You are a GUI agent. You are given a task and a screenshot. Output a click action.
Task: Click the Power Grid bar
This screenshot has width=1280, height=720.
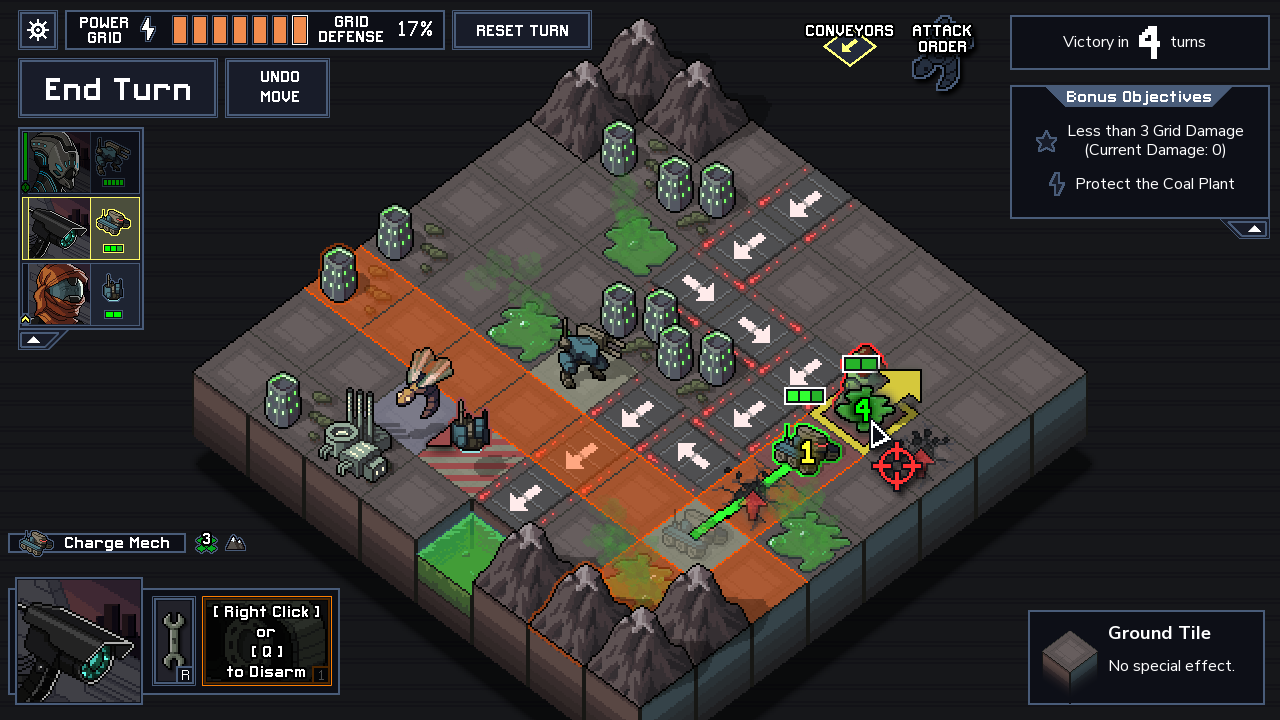(x=240, y=29)
